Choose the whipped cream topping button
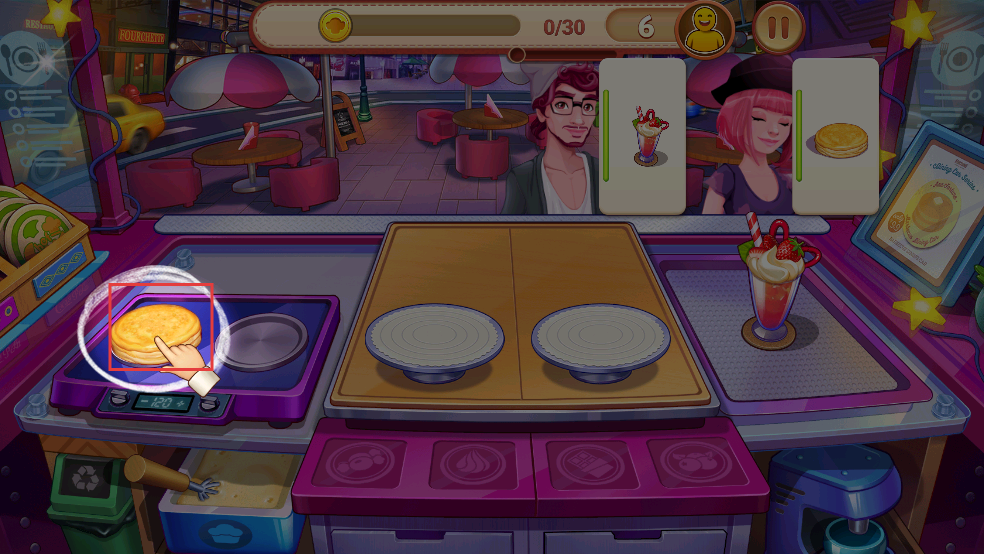Screen dimensions: 984x554 click(471, 464)
